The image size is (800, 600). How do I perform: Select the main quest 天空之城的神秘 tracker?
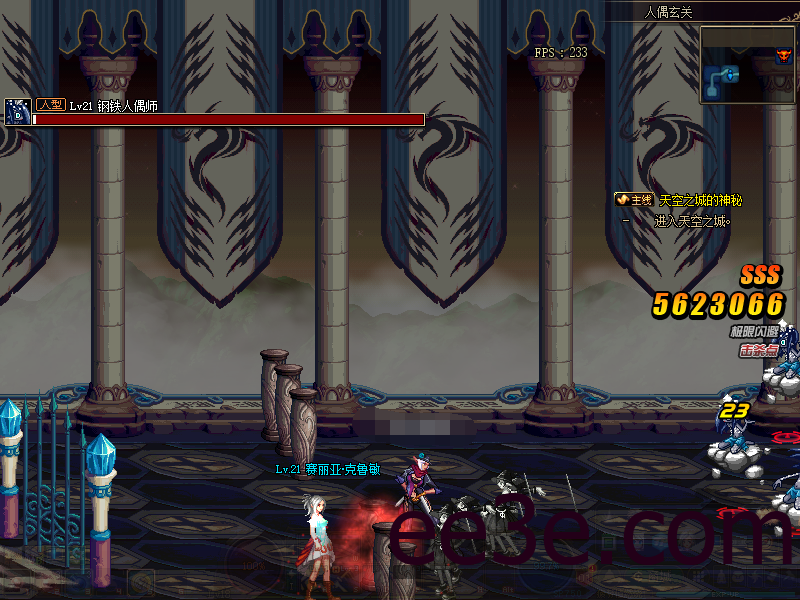(x=700, y=200)
